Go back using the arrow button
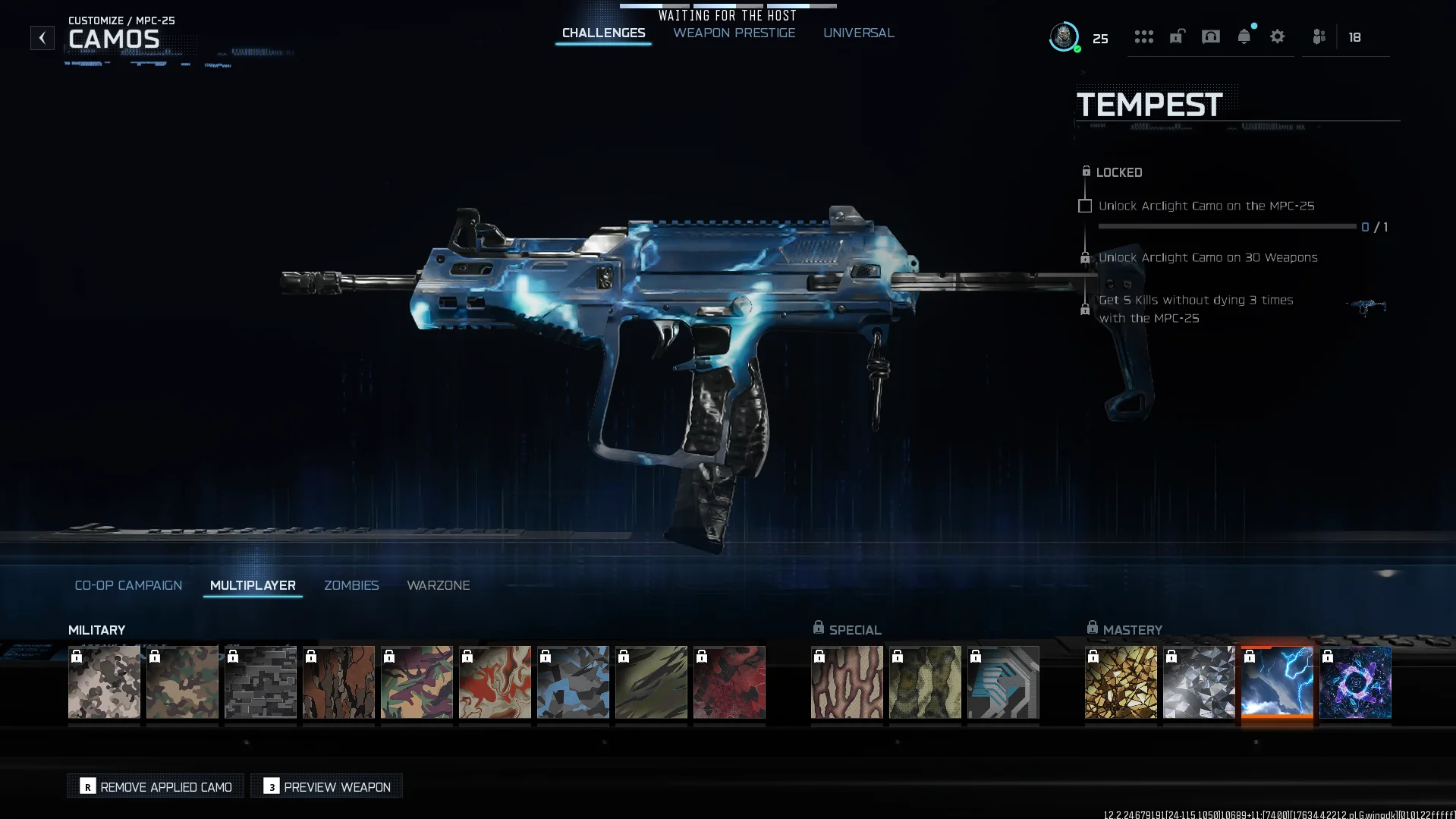The height and width of the screenshot is (819, 1456). pyautogui.click(x=42, y=38)
